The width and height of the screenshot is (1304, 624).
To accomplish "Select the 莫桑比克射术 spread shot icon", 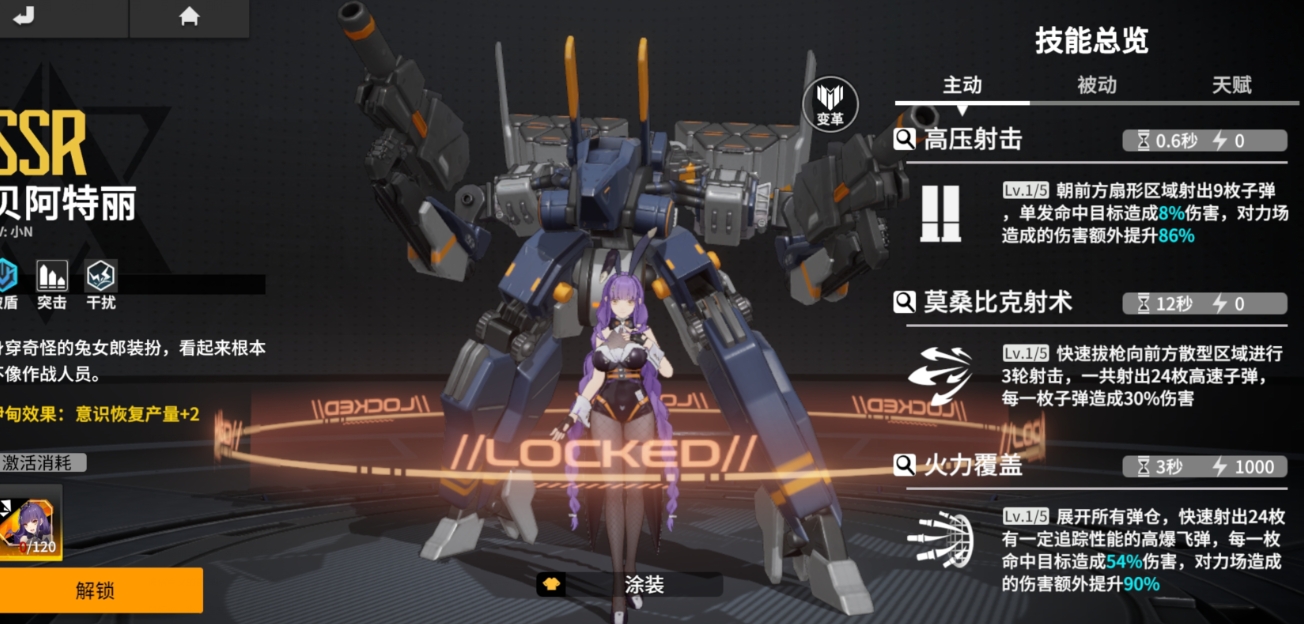I will click(940, 375).
